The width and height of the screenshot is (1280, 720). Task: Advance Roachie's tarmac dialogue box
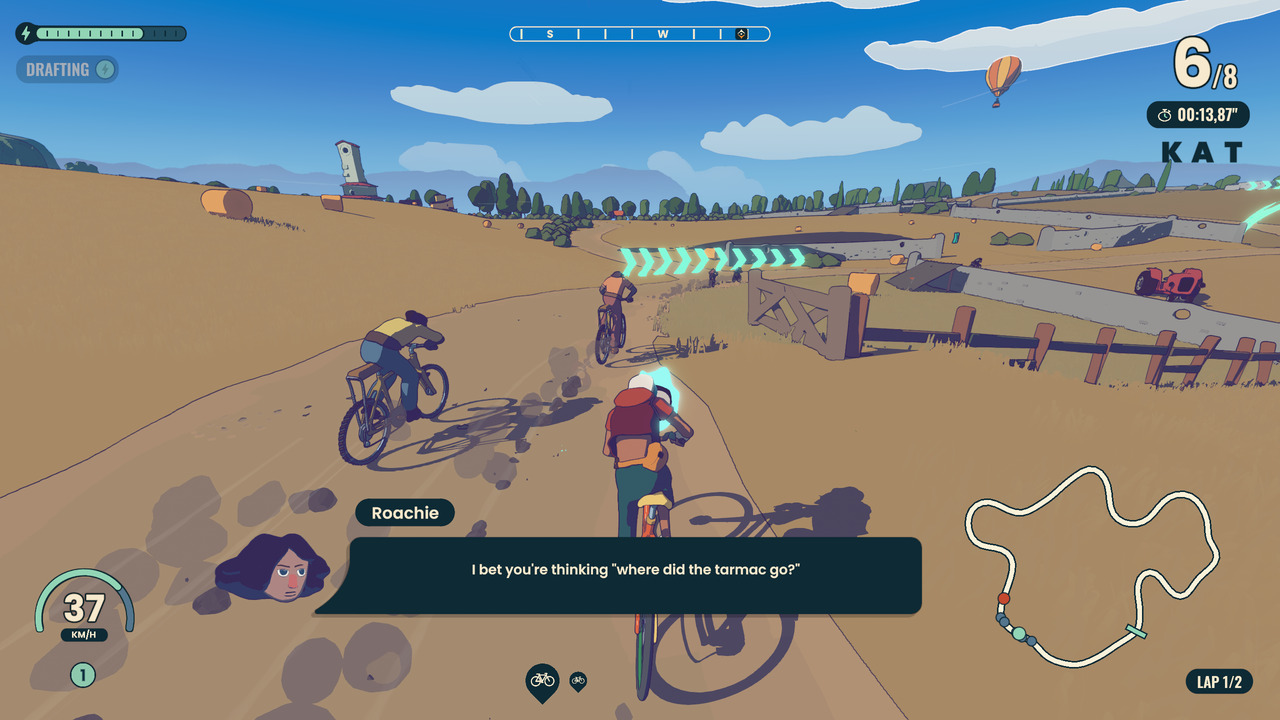[x=634, y=575]
